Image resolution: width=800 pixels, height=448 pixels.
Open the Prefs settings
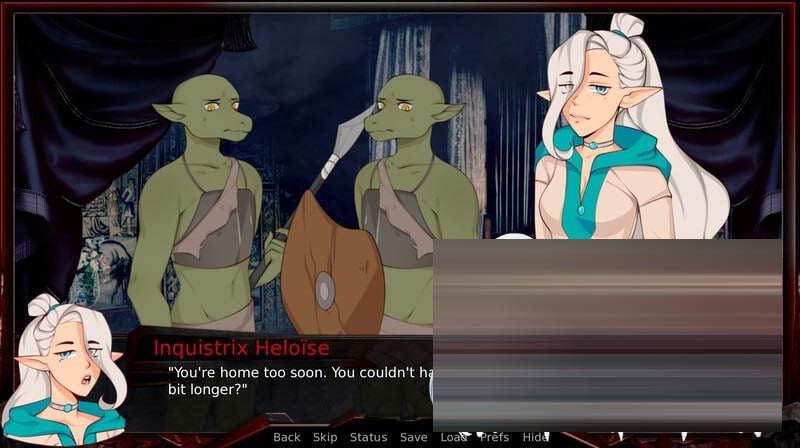[x=494, y=437]
